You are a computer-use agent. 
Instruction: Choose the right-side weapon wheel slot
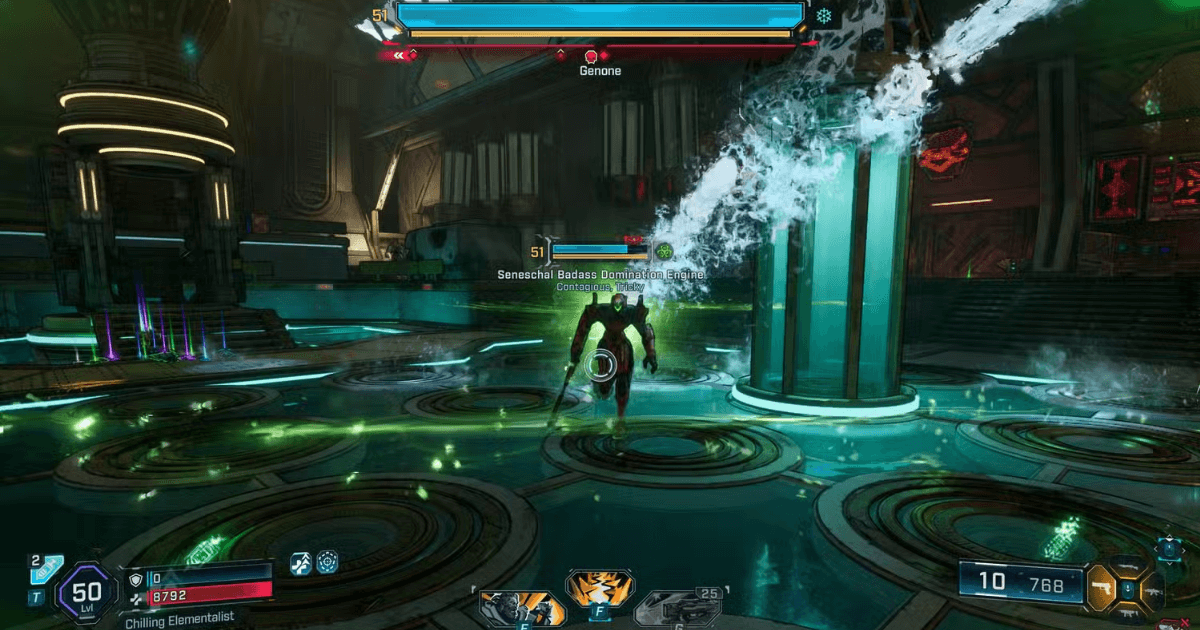pos(1152,590)
